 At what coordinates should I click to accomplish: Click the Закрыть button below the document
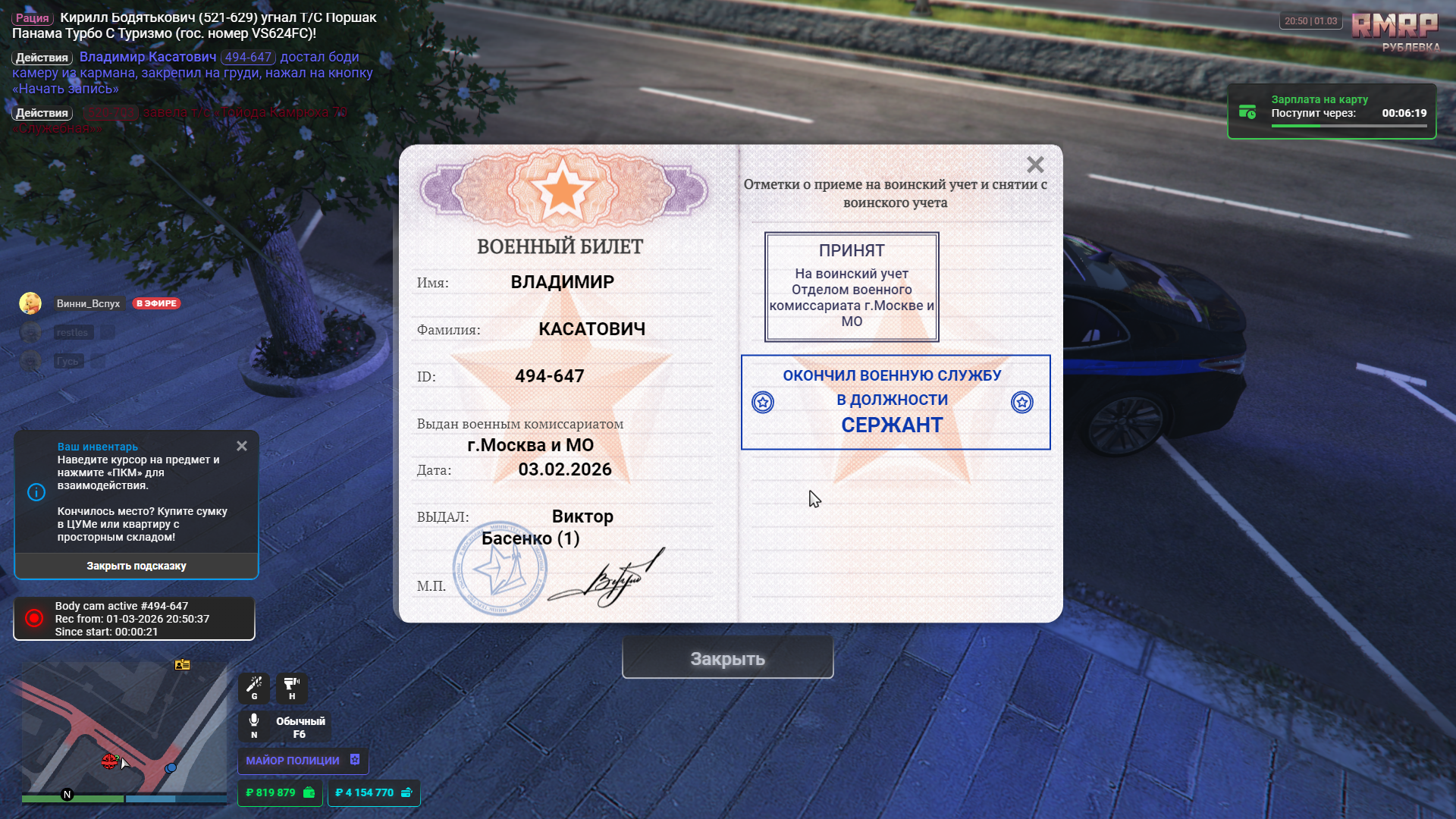click(727, 658)
